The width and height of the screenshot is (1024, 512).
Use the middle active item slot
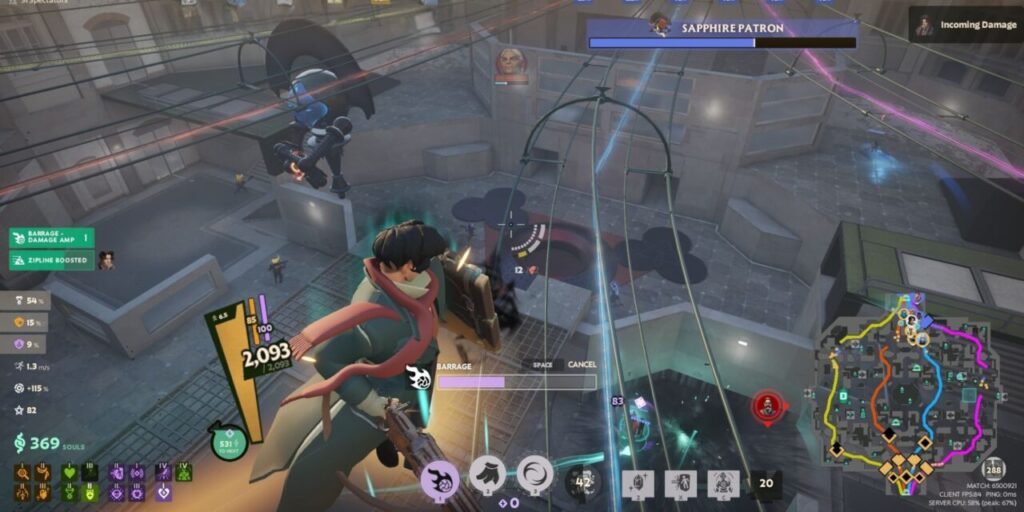[x=681, y=483]
